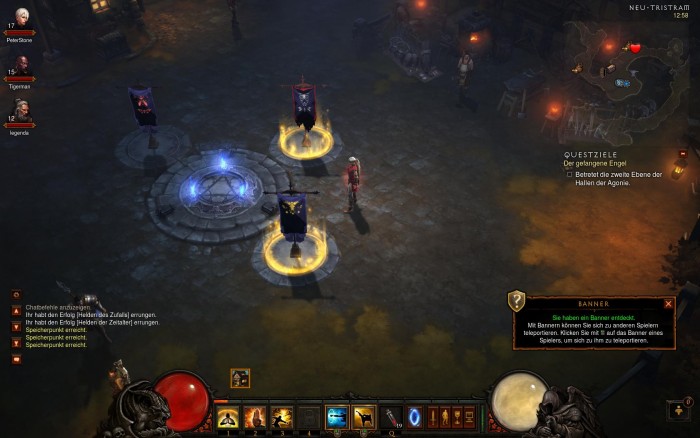This screenshot has height=438, width=700.
Task: Activate the meditating monk skill in slot 1
Action: click(228, 417)
